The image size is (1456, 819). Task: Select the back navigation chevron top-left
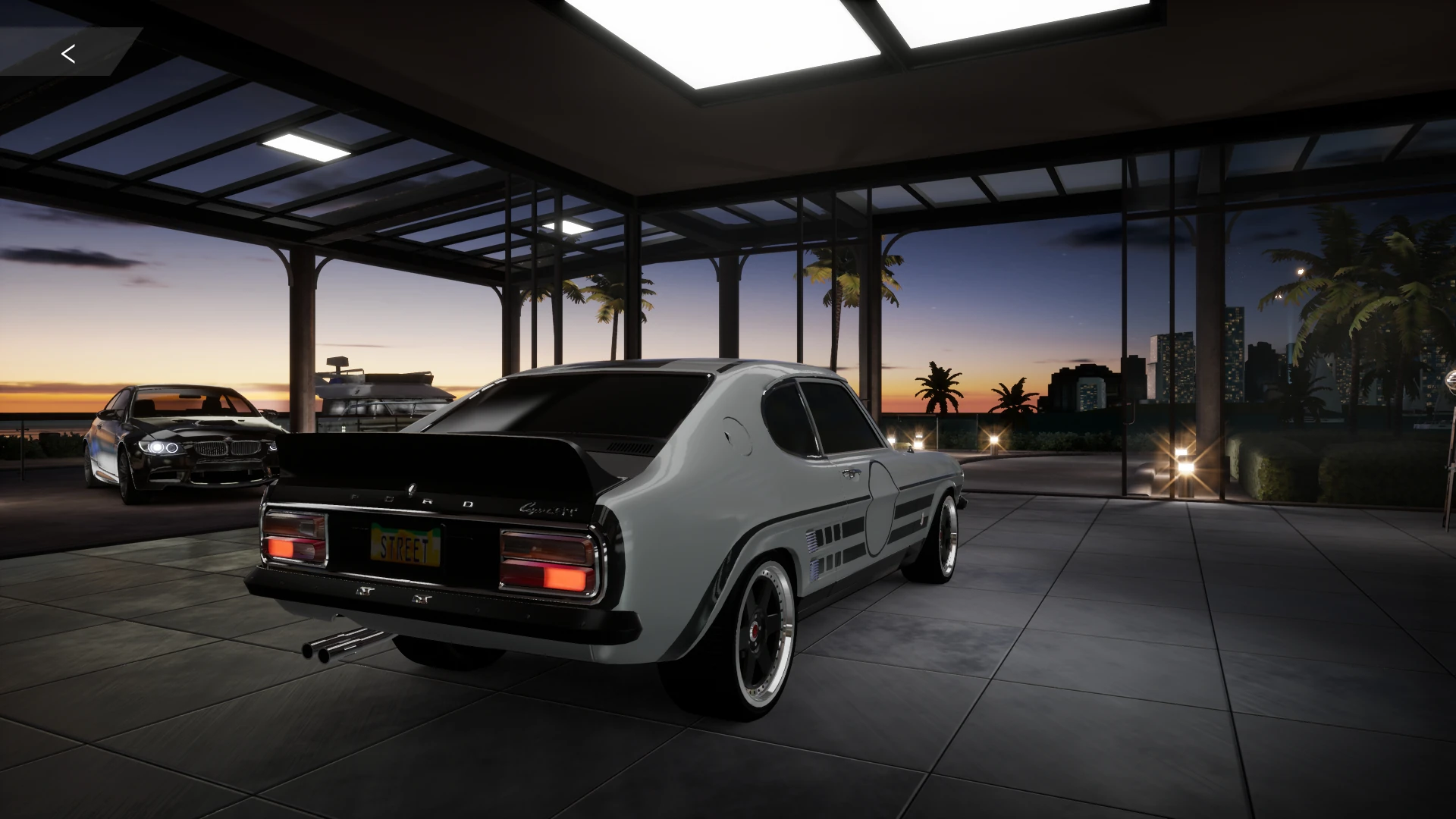click(68, 54)
